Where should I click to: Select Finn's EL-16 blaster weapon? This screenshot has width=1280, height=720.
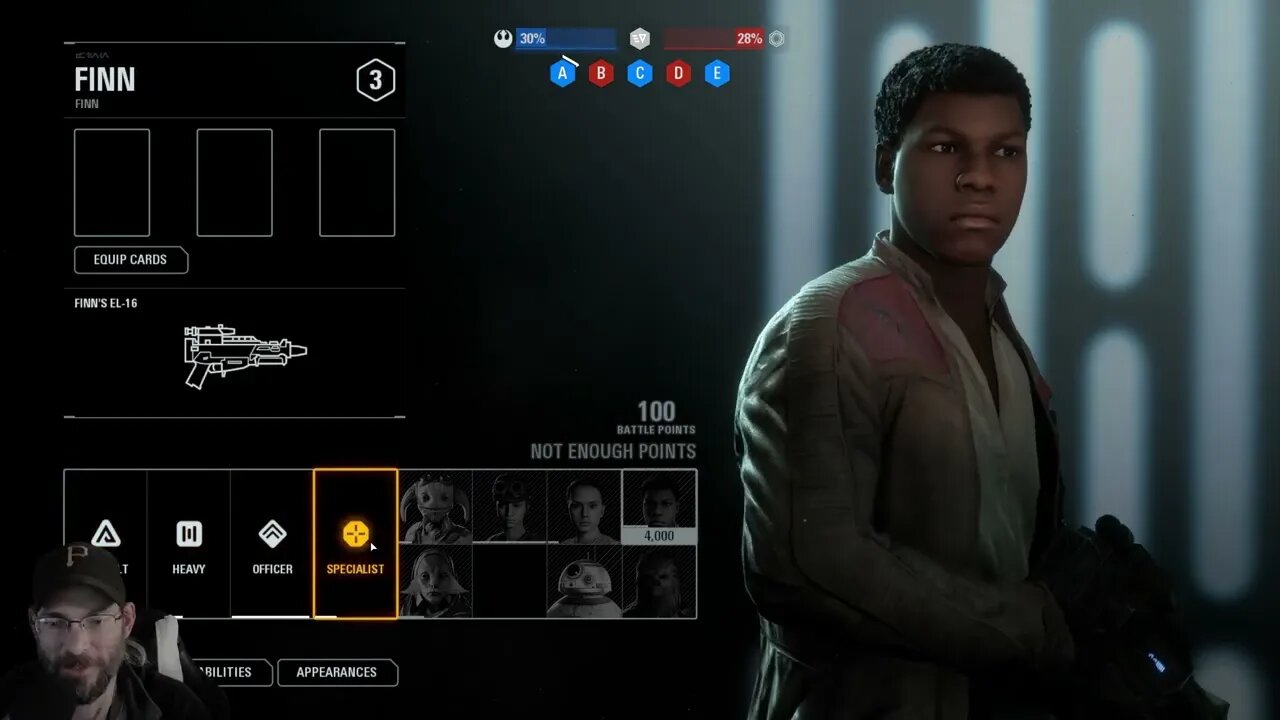[245, 353]
